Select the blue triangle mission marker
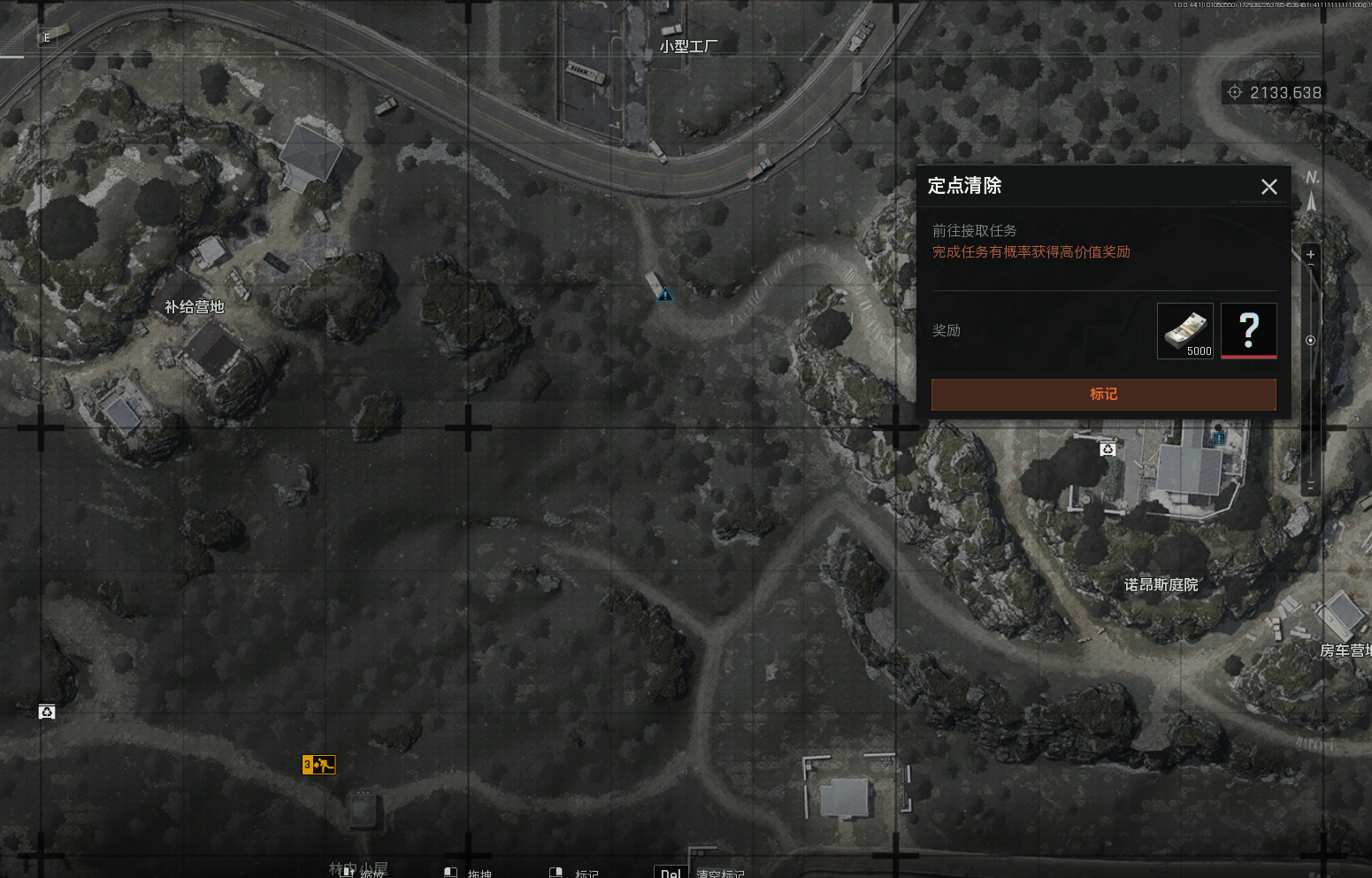Screen dimensions: 1372x878 pos(665,295)
